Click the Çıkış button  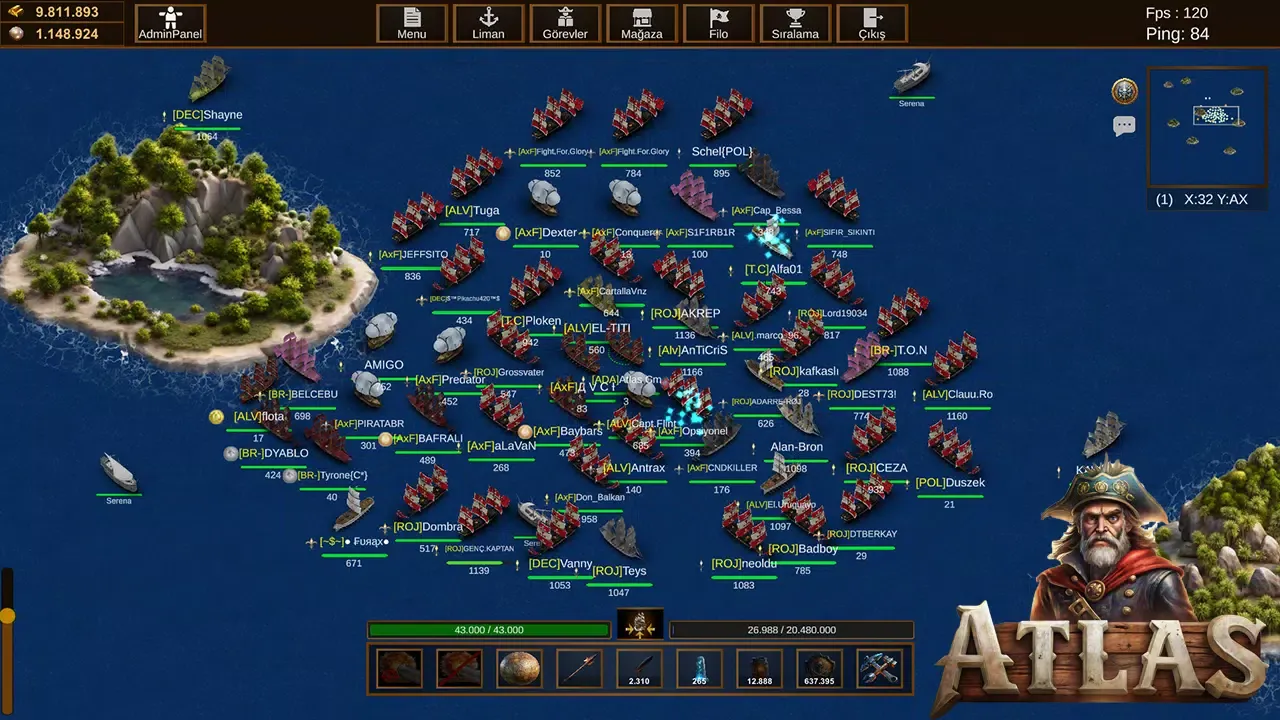click(871, 23)
